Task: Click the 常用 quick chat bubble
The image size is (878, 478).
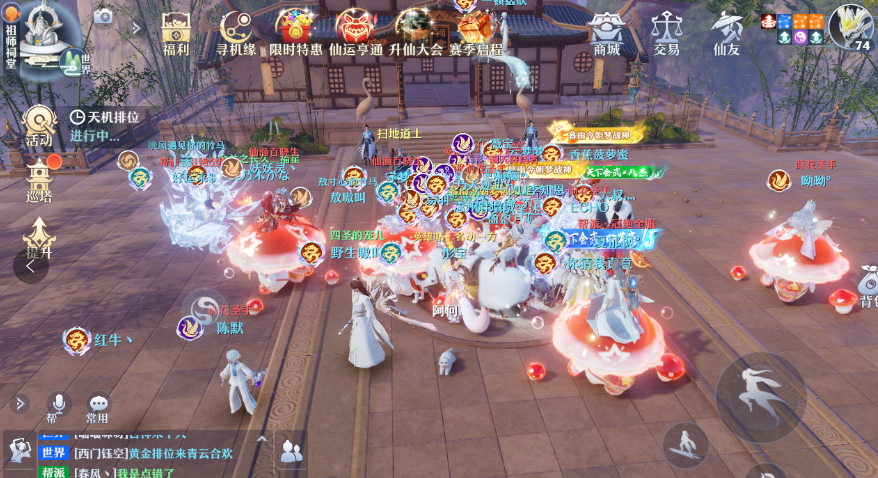Action: pos(97,407)
